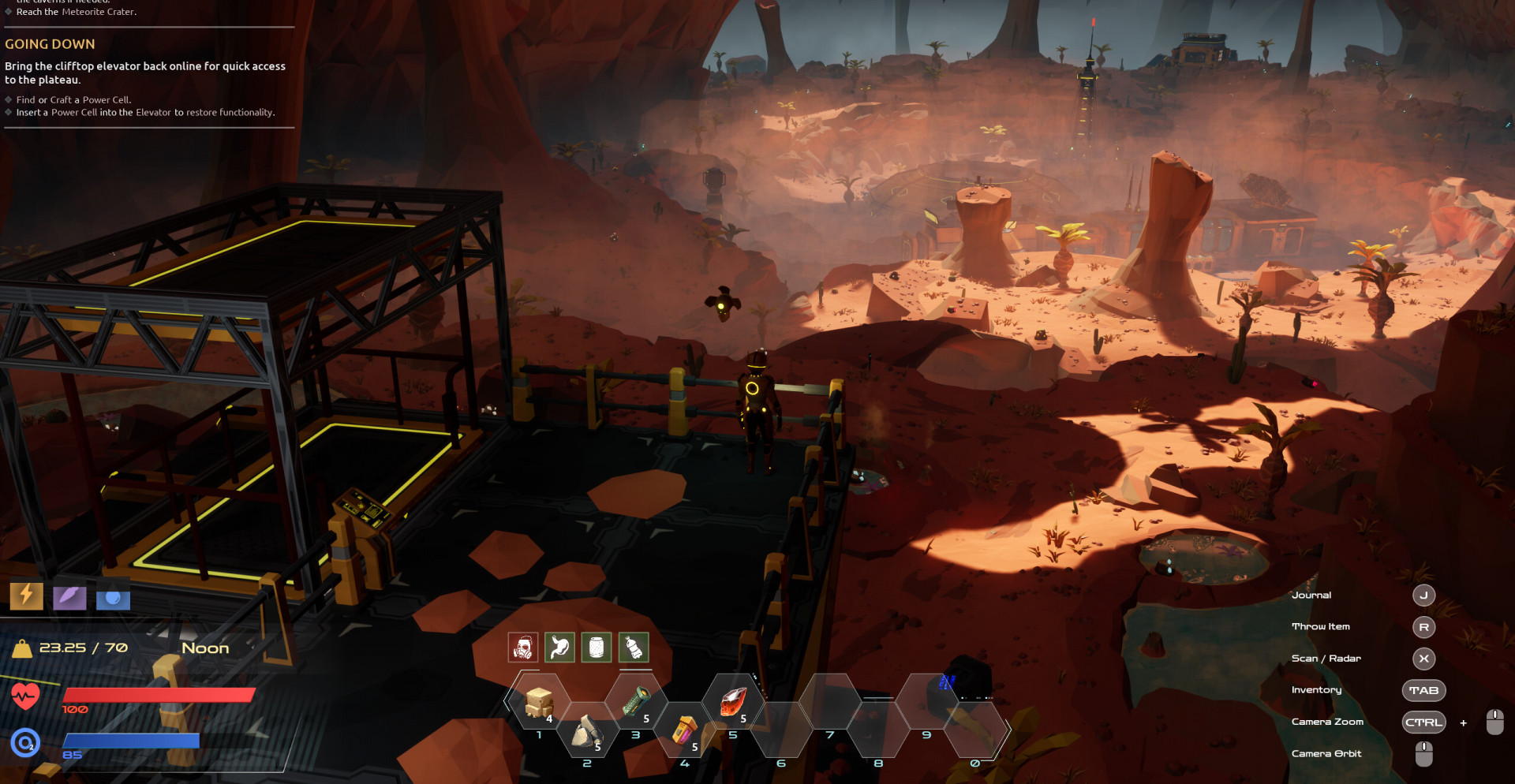Open the Going Down quest tracker entry
The image size is (1515, 784).
click(x=50, y=44)
